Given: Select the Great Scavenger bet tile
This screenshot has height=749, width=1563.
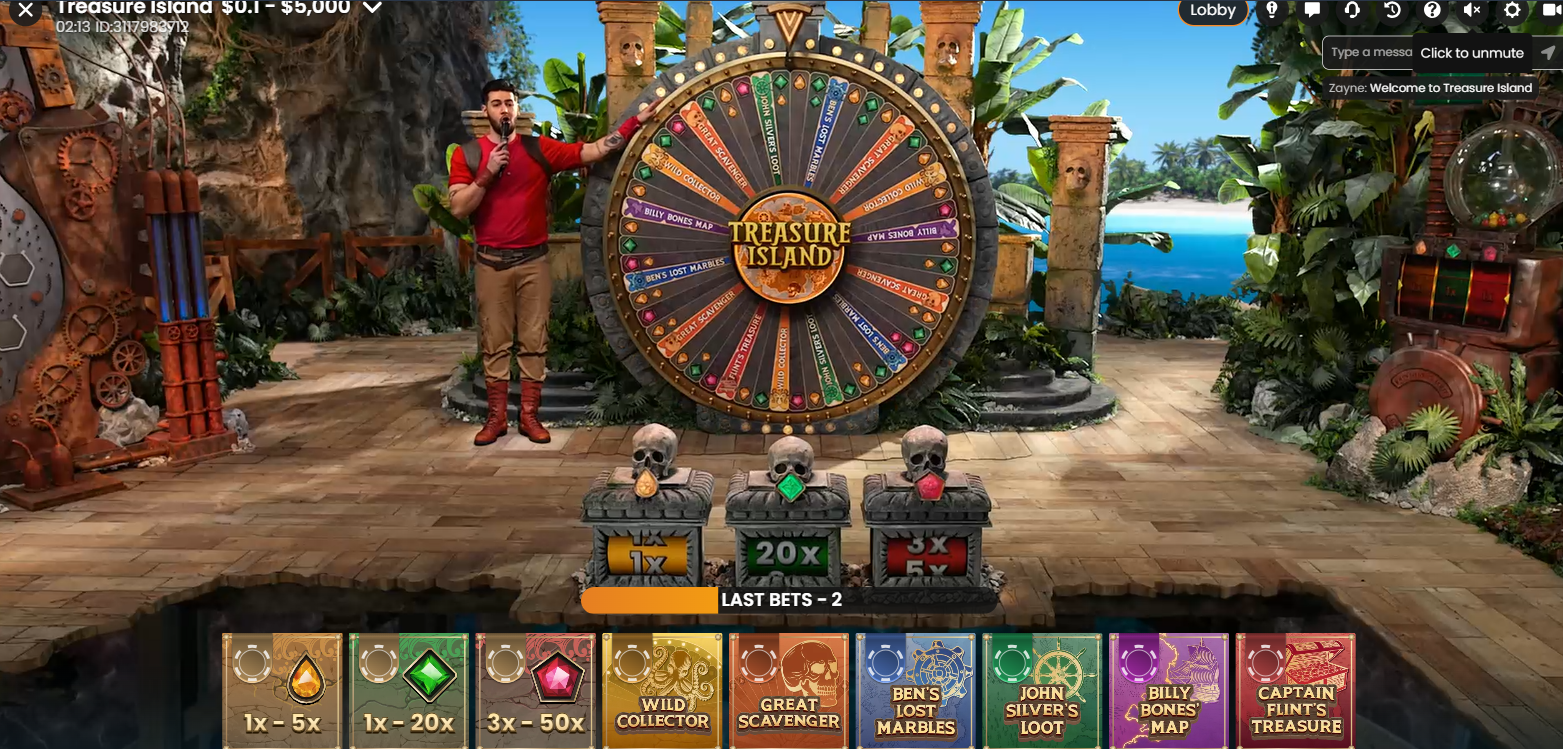Looking at the screenshot, I should (788, 688).
